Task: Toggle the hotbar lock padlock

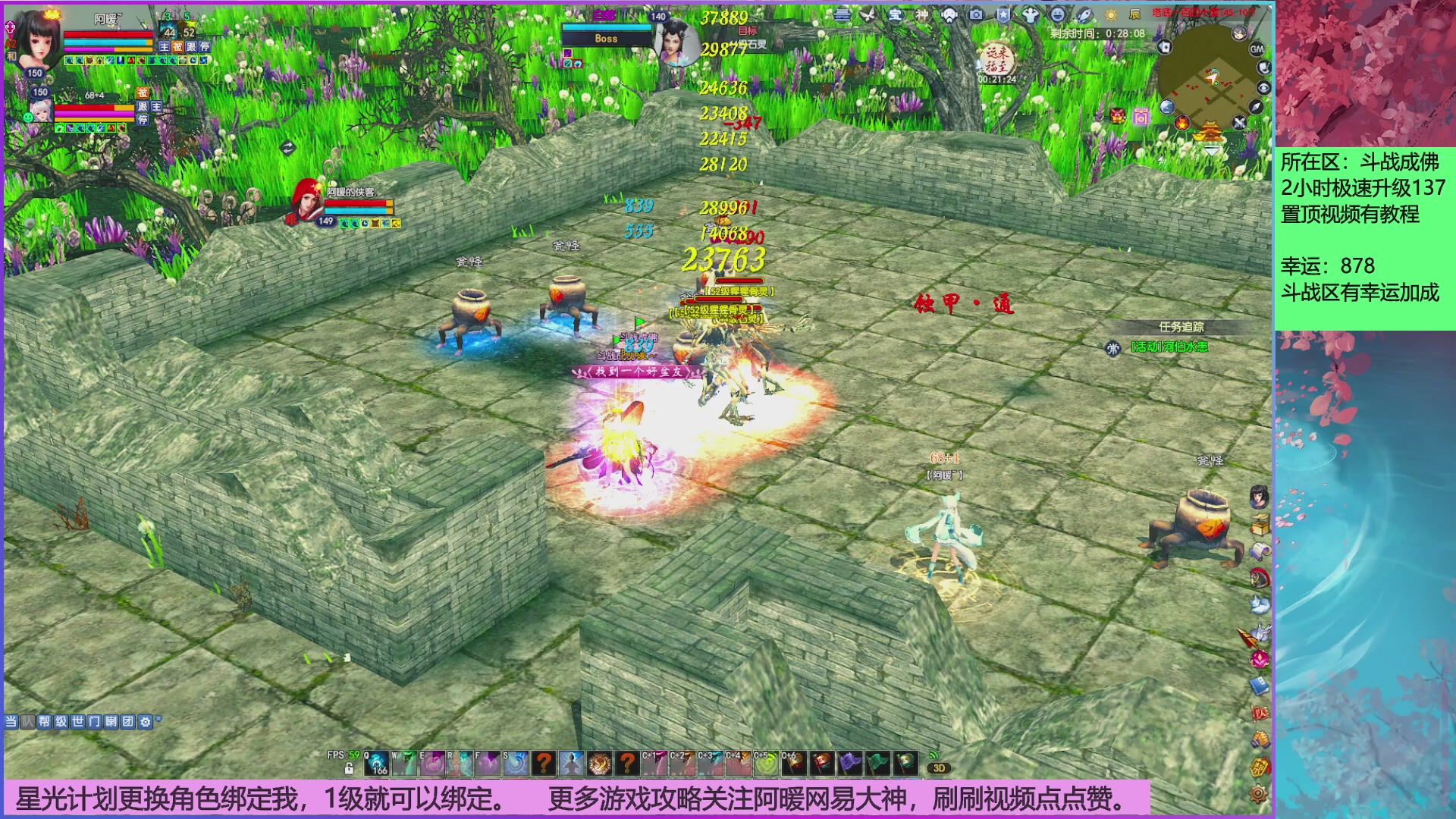Action: [x=348, y=768]
